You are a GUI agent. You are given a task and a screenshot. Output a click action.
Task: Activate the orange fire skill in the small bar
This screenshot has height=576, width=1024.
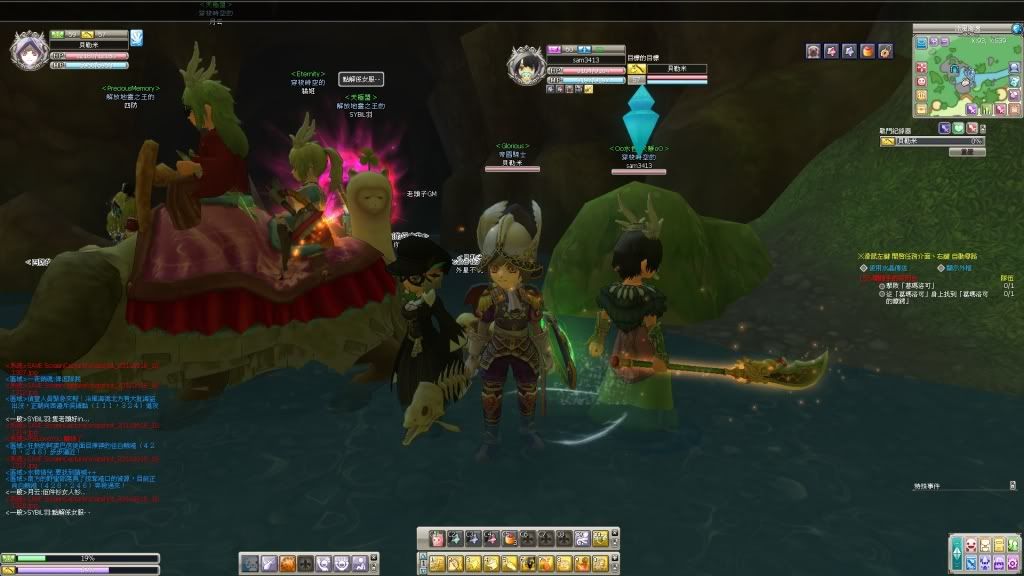click(x=288, y=564)
